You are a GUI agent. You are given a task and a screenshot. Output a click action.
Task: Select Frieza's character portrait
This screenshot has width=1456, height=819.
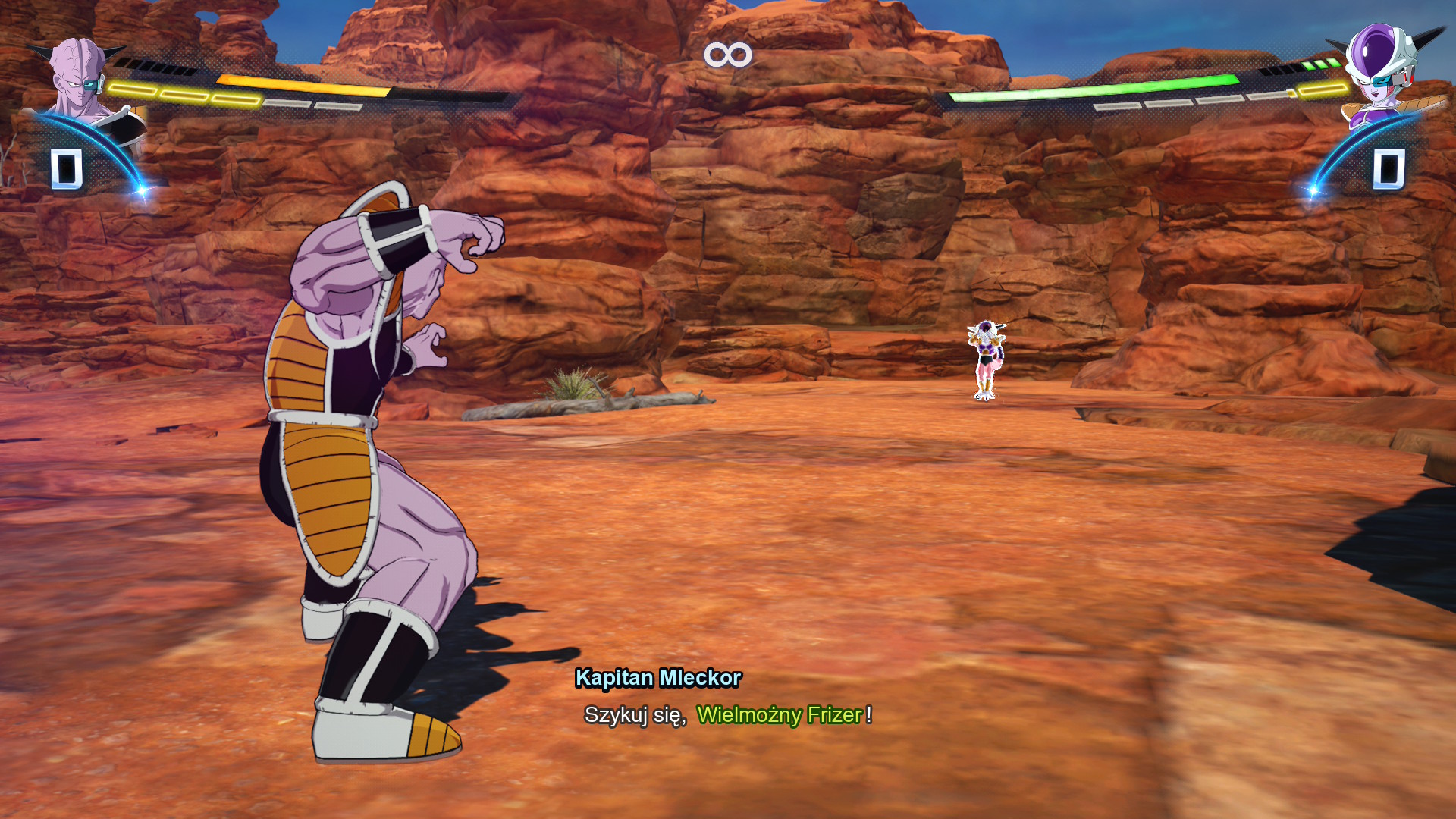pyautogui.click(x=1382, y=70)
